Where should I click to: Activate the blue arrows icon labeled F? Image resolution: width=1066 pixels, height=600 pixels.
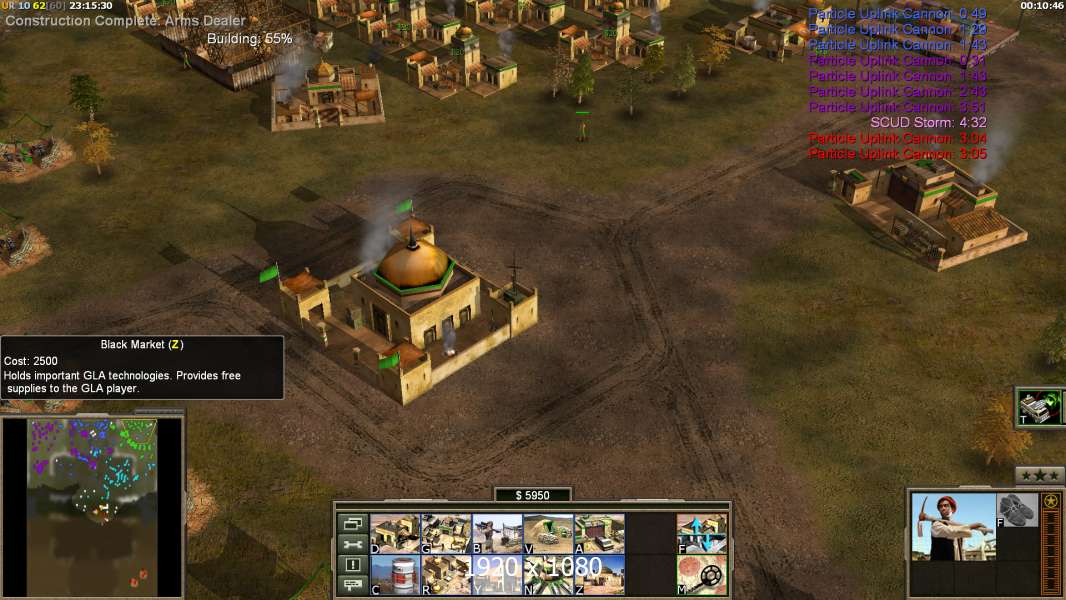pos(702,533)
